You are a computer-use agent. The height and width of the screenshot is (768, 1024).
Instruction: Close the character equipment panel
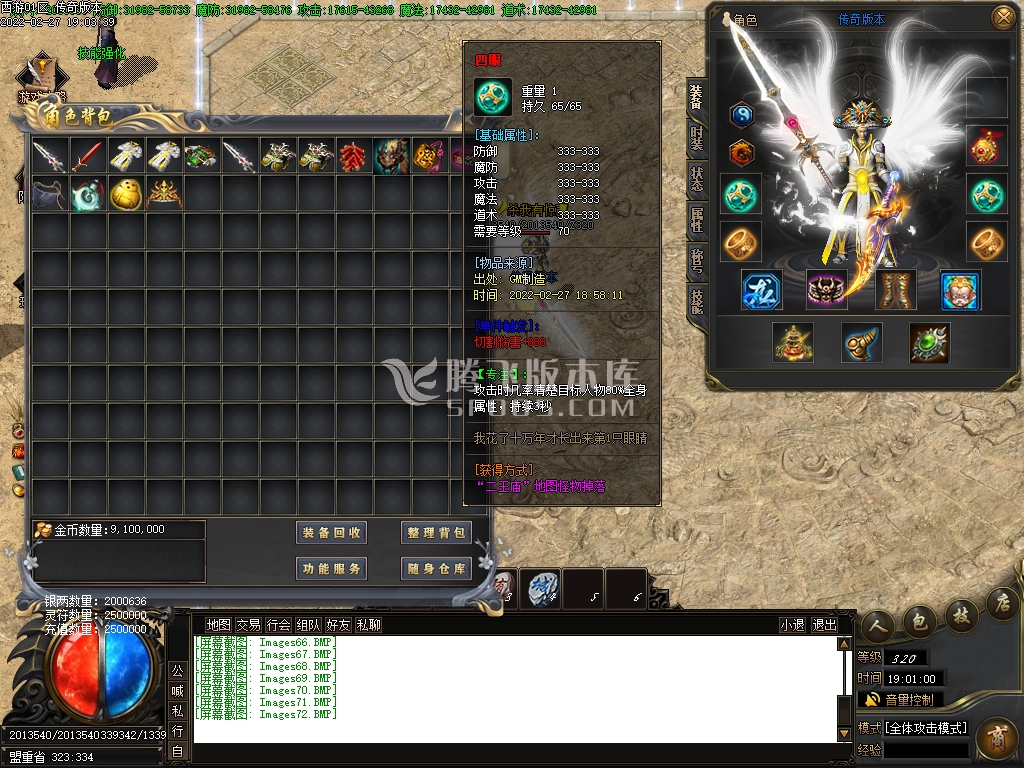(x=1001, y=18)
